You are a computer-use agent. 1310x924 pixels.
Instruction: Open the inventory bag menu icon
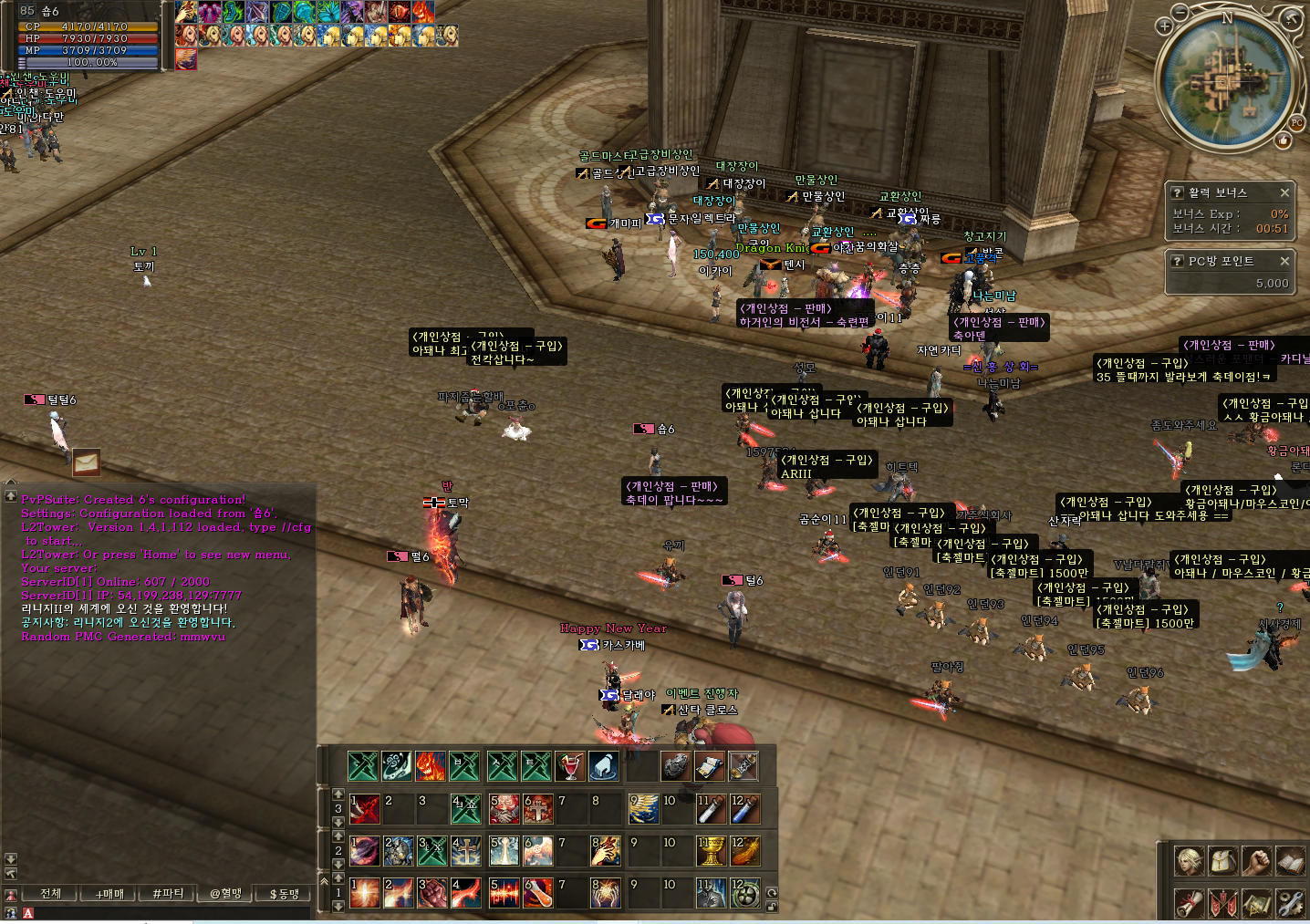(x=1222, y=861)
